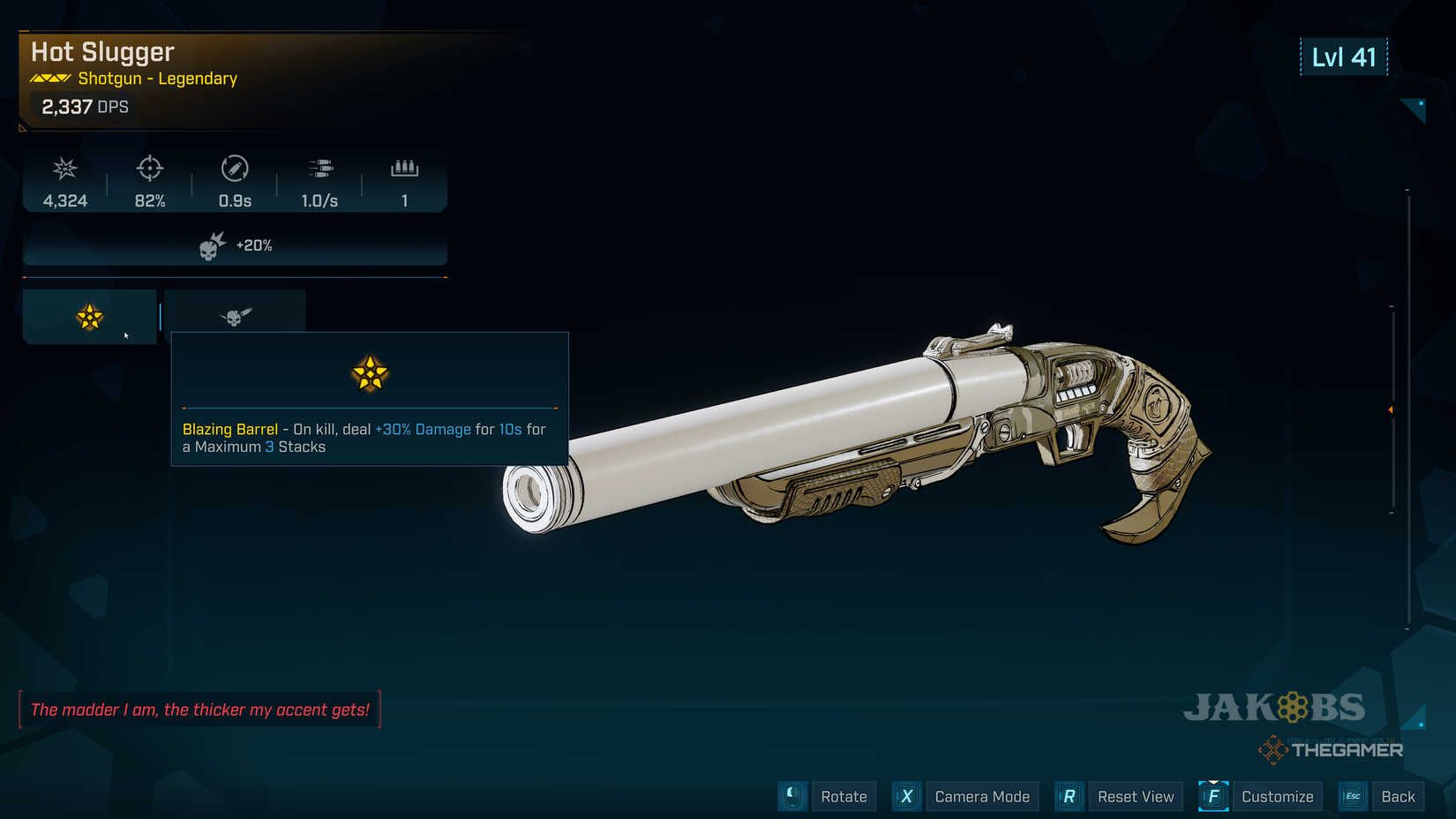Screen dimensions: 1456x819
Task: Open the weapon Customize screen
Action: click(x=1277, y=796)
